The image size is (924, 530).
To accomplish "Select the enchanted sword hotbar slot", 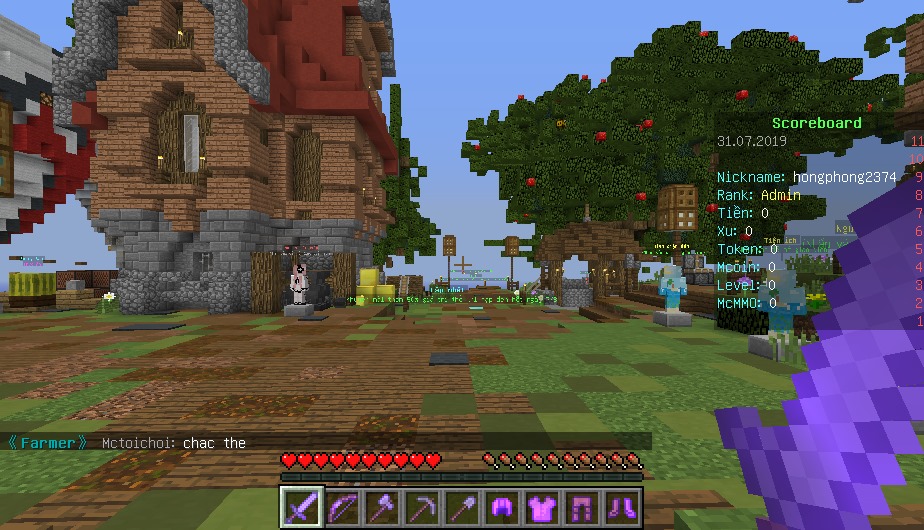I will pos(302,507).
